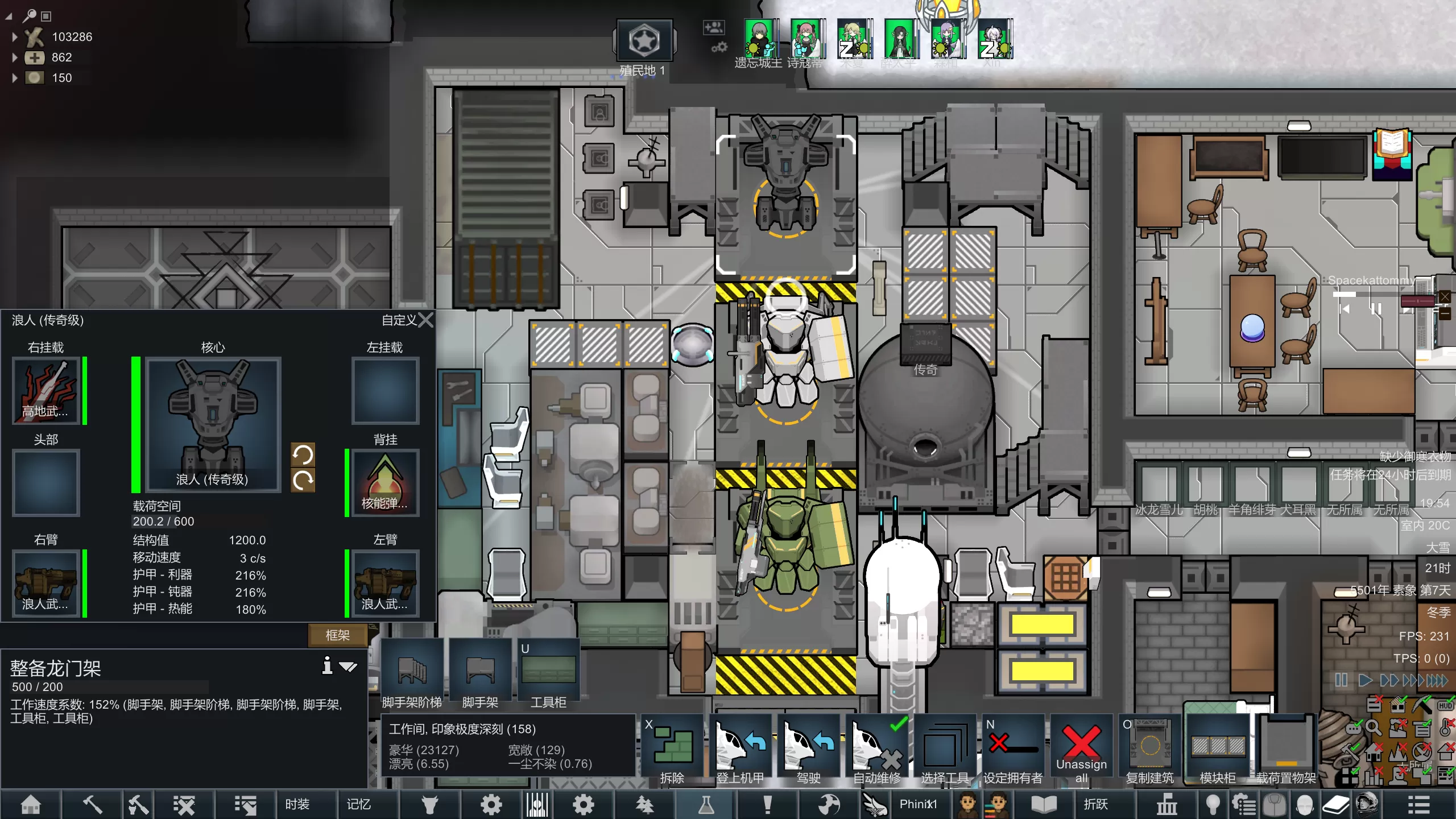Close the 浪人 mech loadout panel
The height and width of the screenshot is (819, 1456).
click(x=426, y=320)
